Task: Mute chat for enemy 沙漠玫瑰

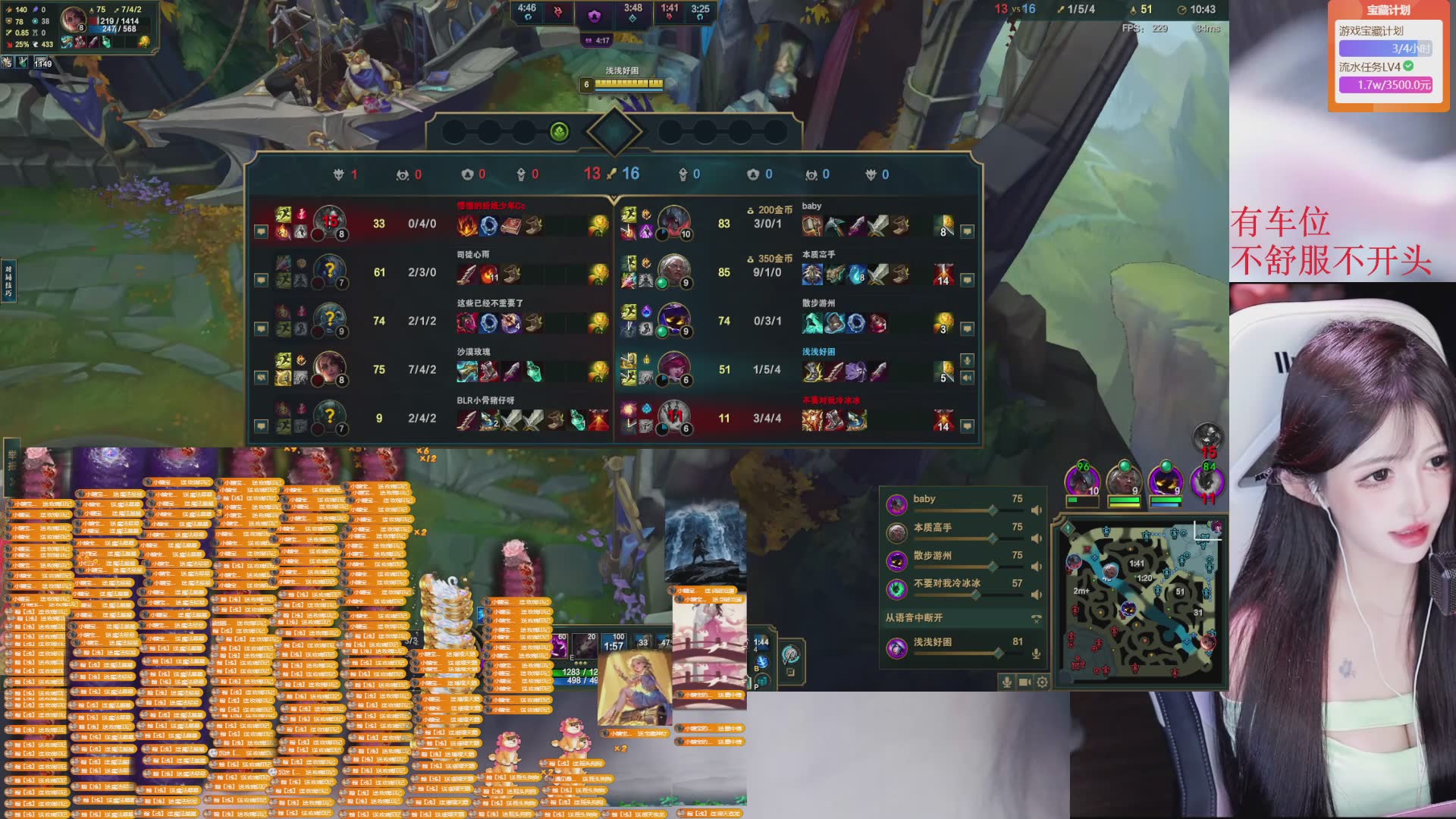Action: pyautogui.click(x=261, y=377)
